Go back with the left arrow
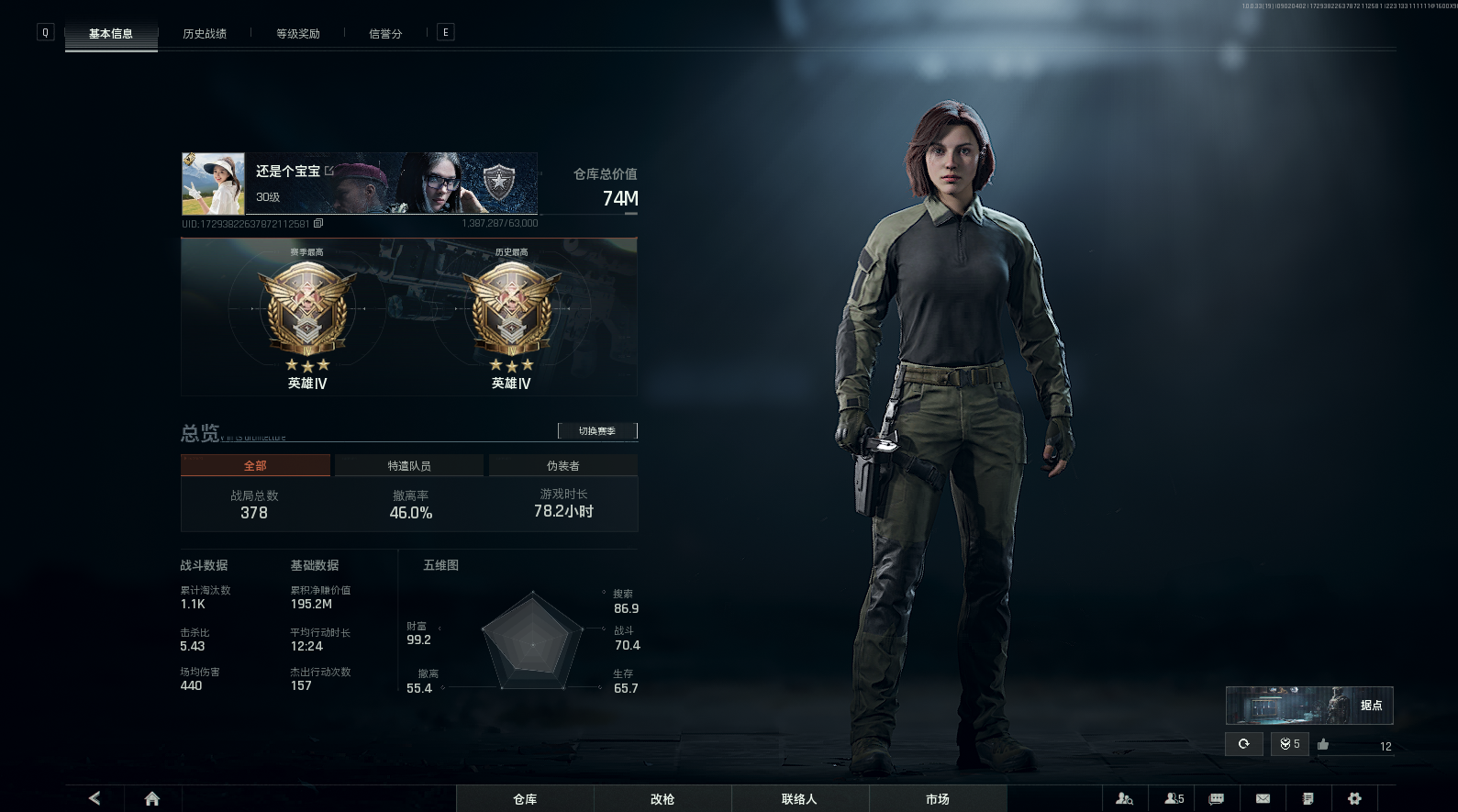This screenshot has width=1458, height=812. 95,798
